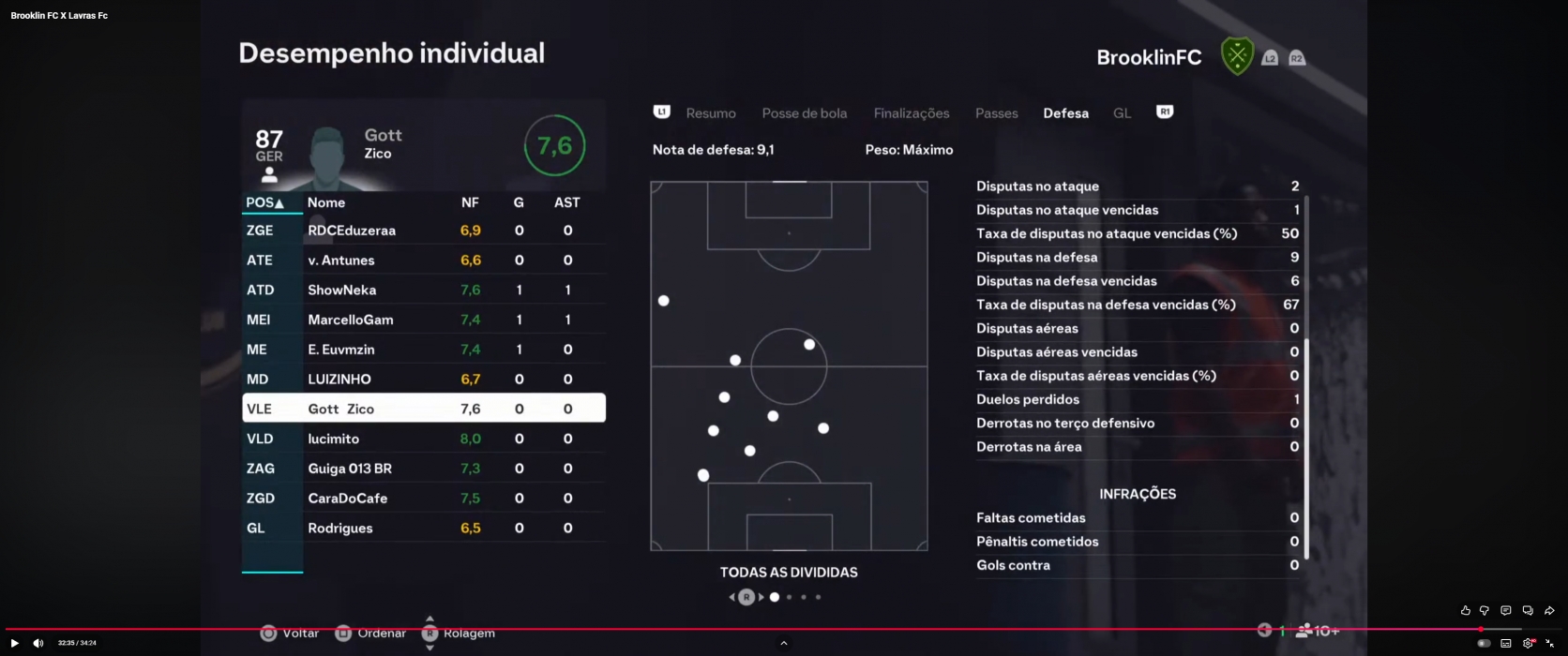Choose goalkeeper Rodrigues row
1568x656 pixels.
[x=423, y=529]
